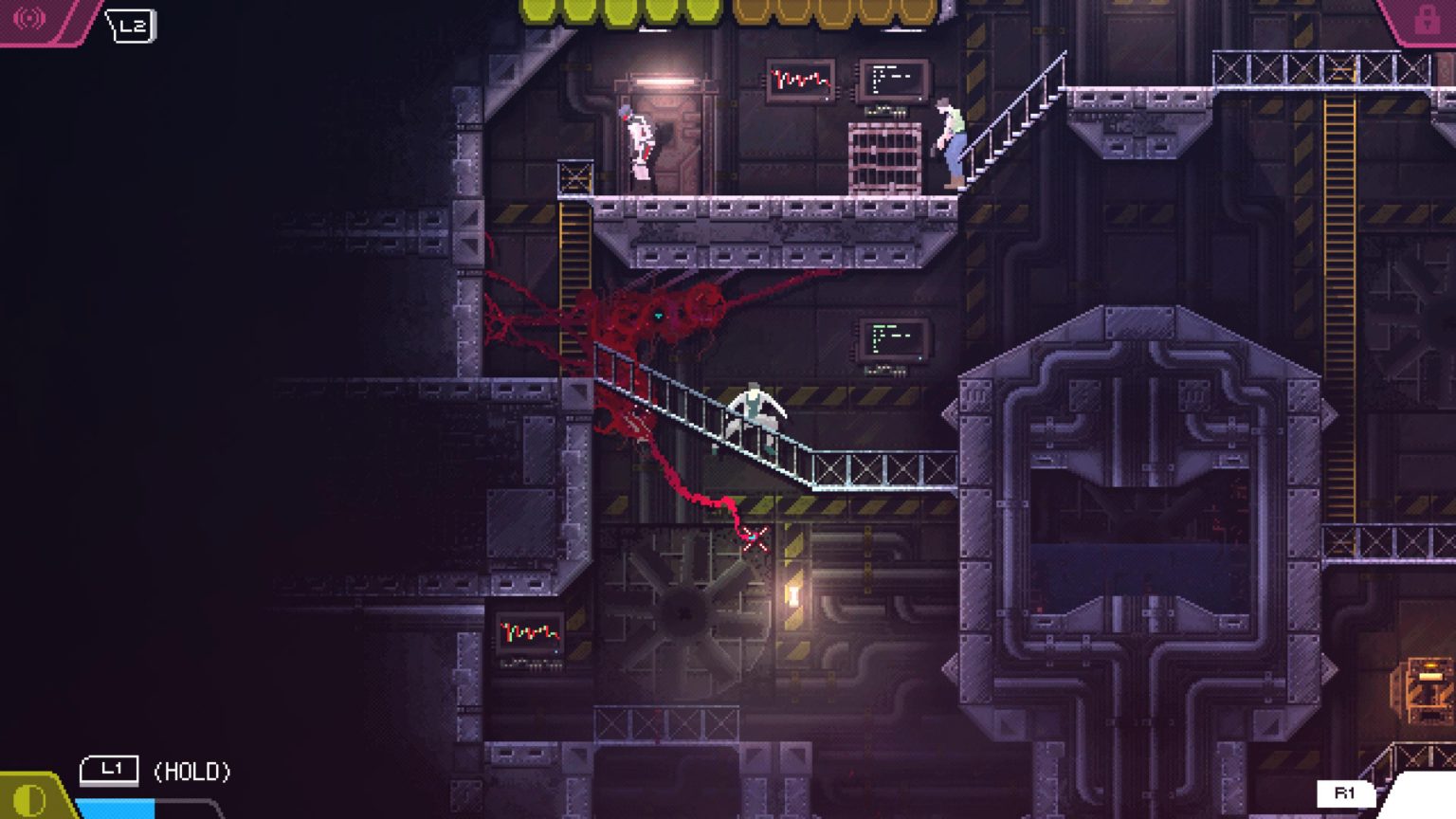Click the red X blood marker under the walkway

coord(754,537)
